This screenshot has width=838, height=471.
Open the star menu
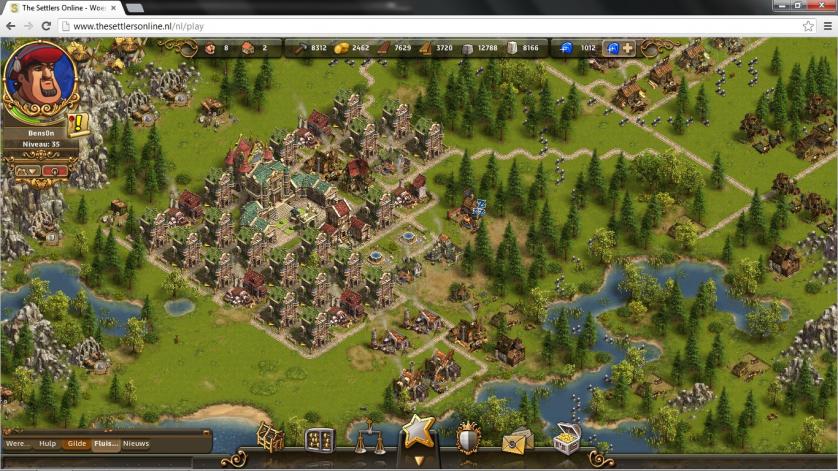(418, 433)
